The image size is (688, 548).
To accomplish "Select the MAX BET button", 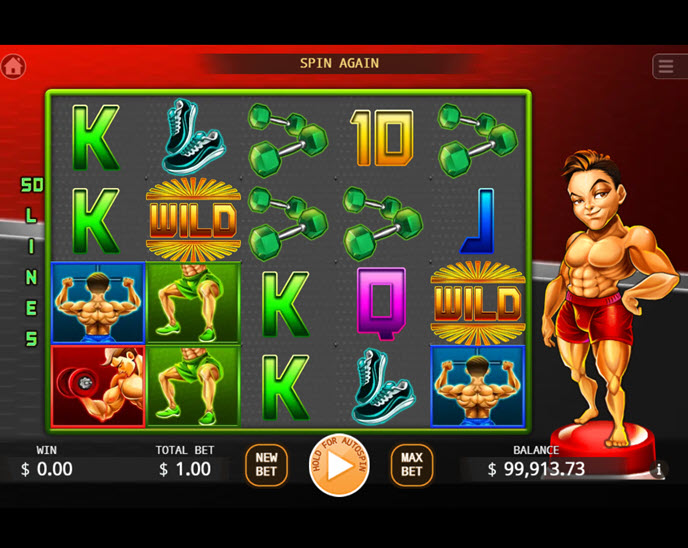I will (412, 465).
